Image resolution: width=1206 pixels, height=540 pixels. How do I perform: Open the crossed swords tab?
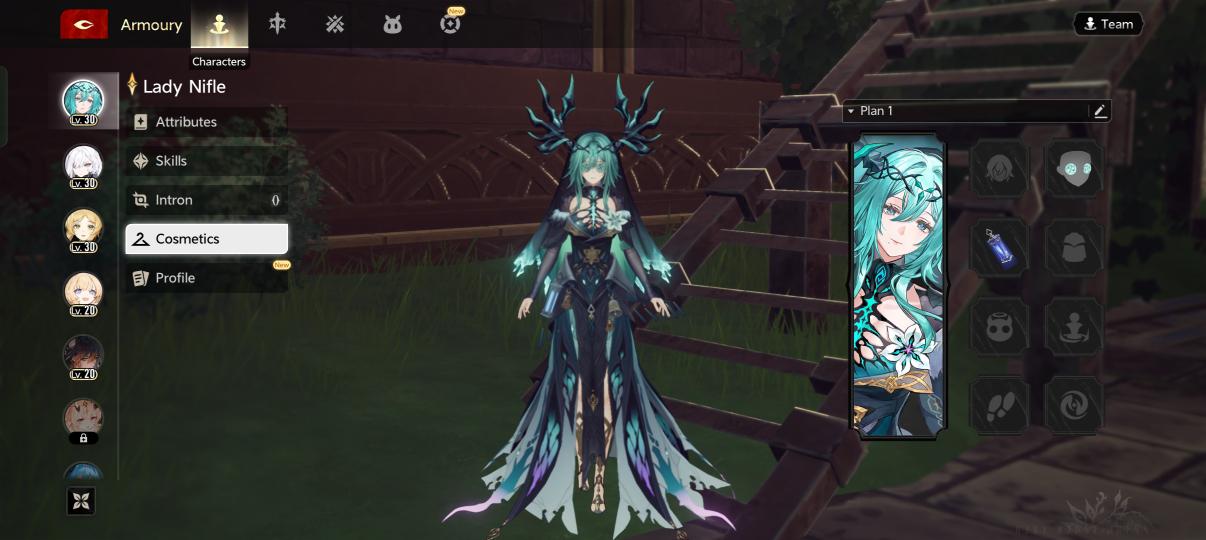(x=335, y=25)
